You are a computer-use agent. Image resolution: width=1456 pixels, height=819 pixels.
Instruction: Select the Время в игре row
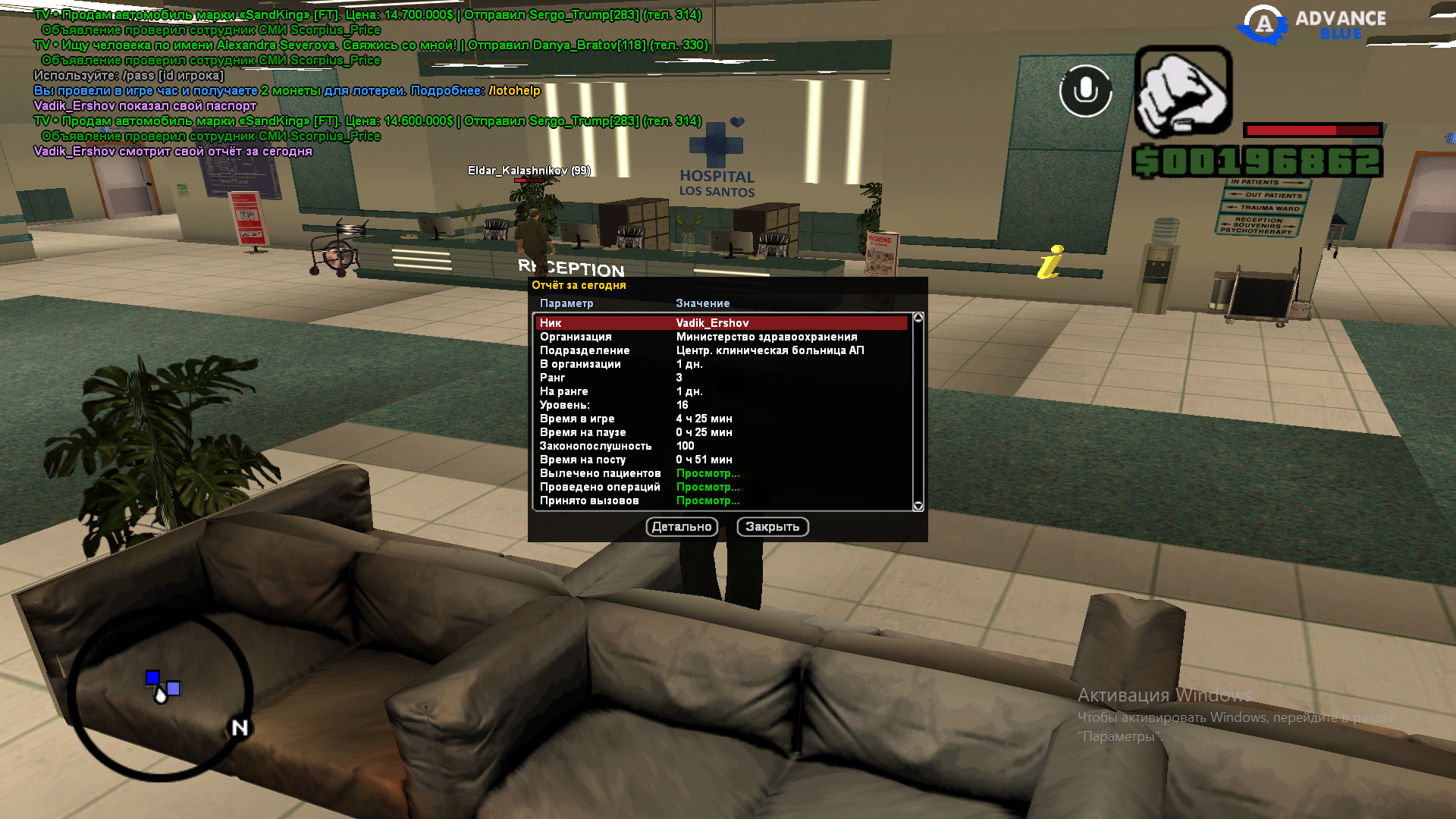pyautogui.click(x=720, y=419)
